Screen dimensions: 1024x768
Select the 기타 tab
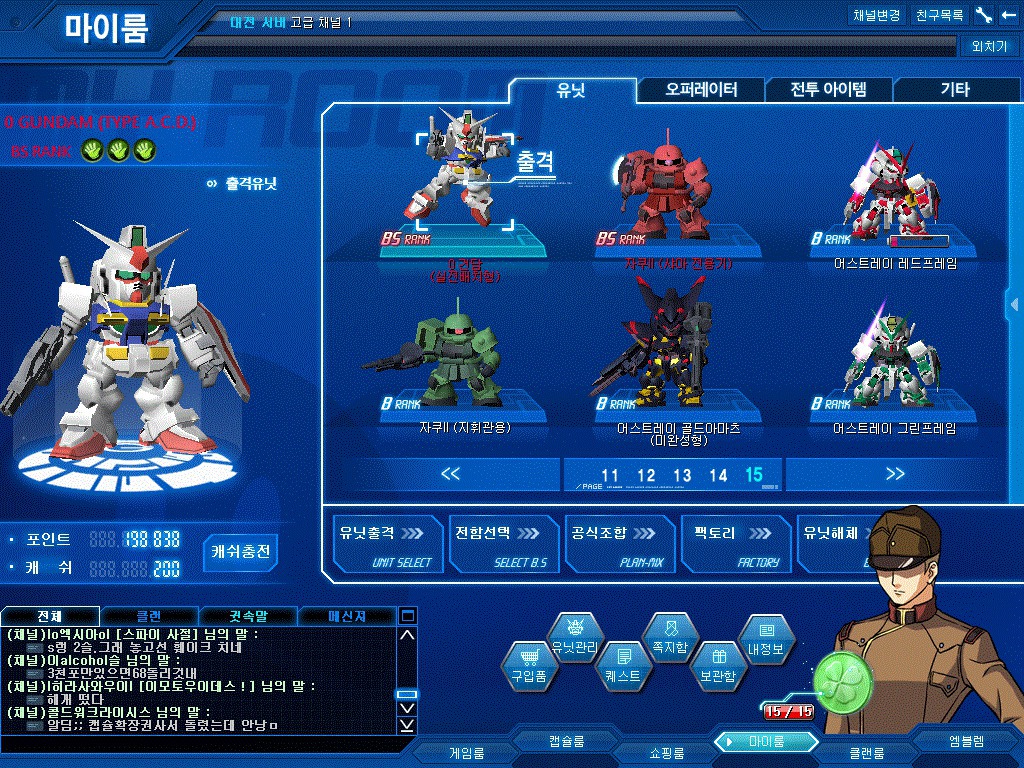click(x=954, y=90)
